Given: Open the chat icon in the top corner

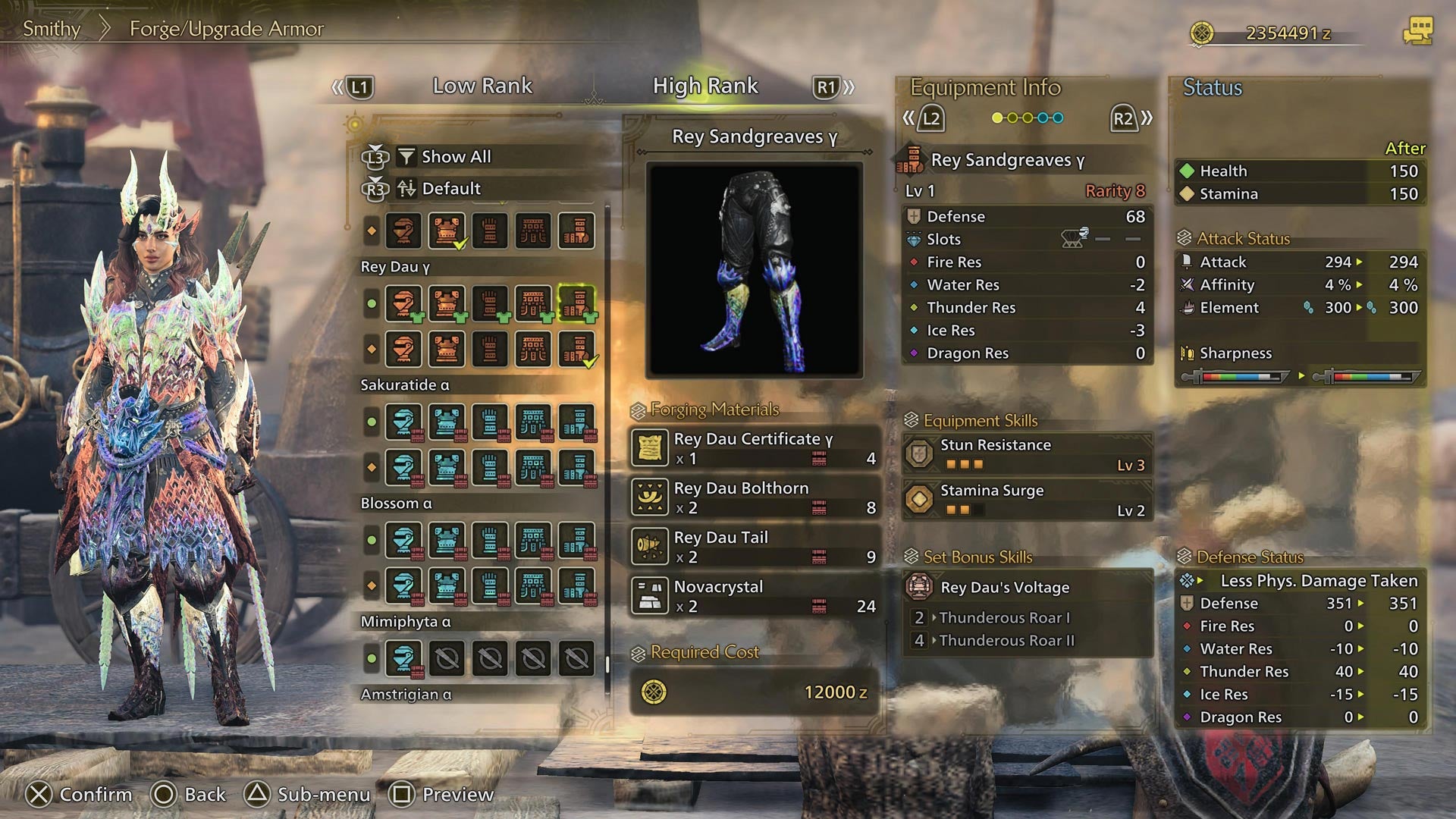Looking at the screenshot, I should click(x=1417, y=32).
